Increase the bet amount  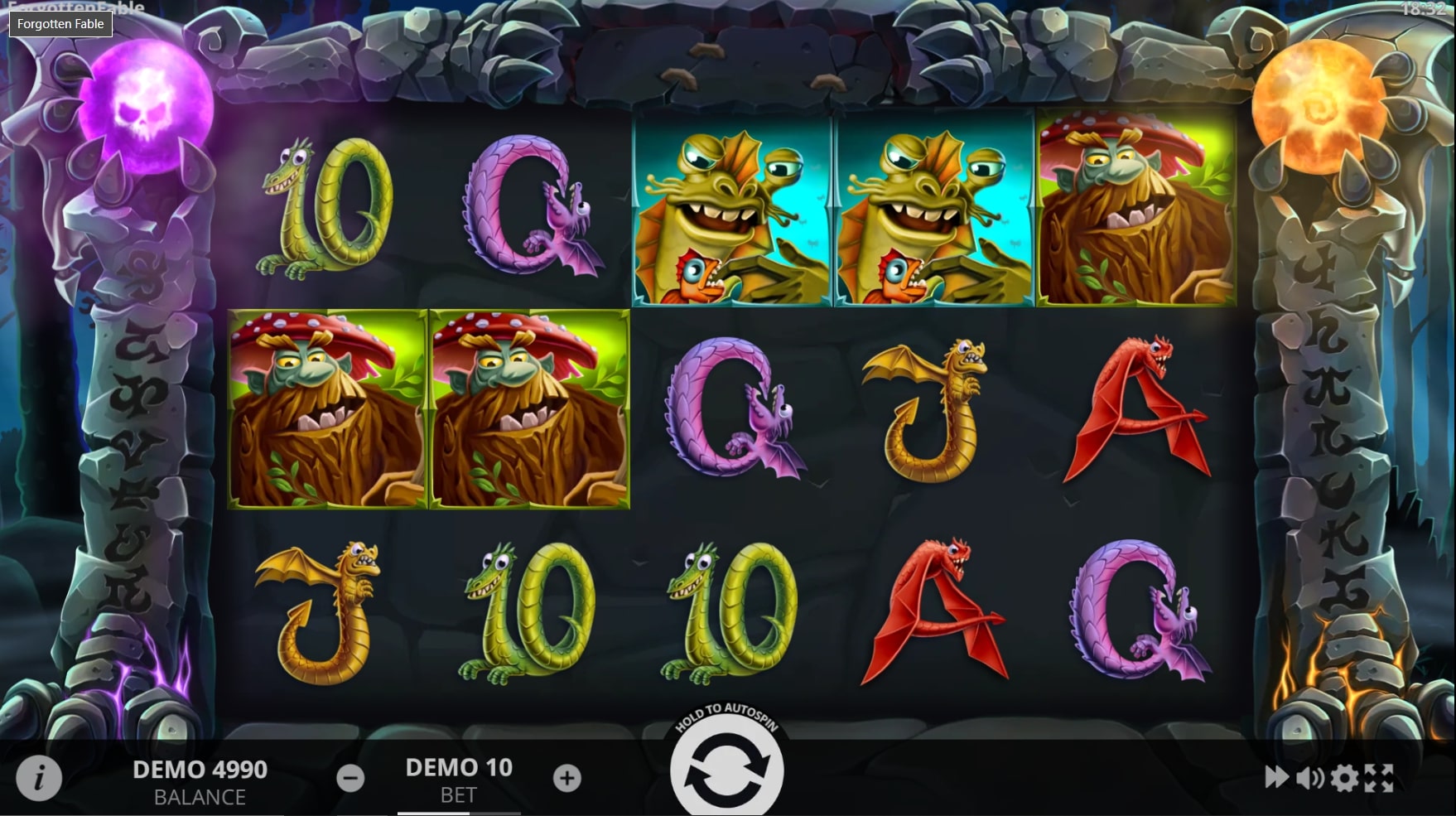tap(566, 777)
